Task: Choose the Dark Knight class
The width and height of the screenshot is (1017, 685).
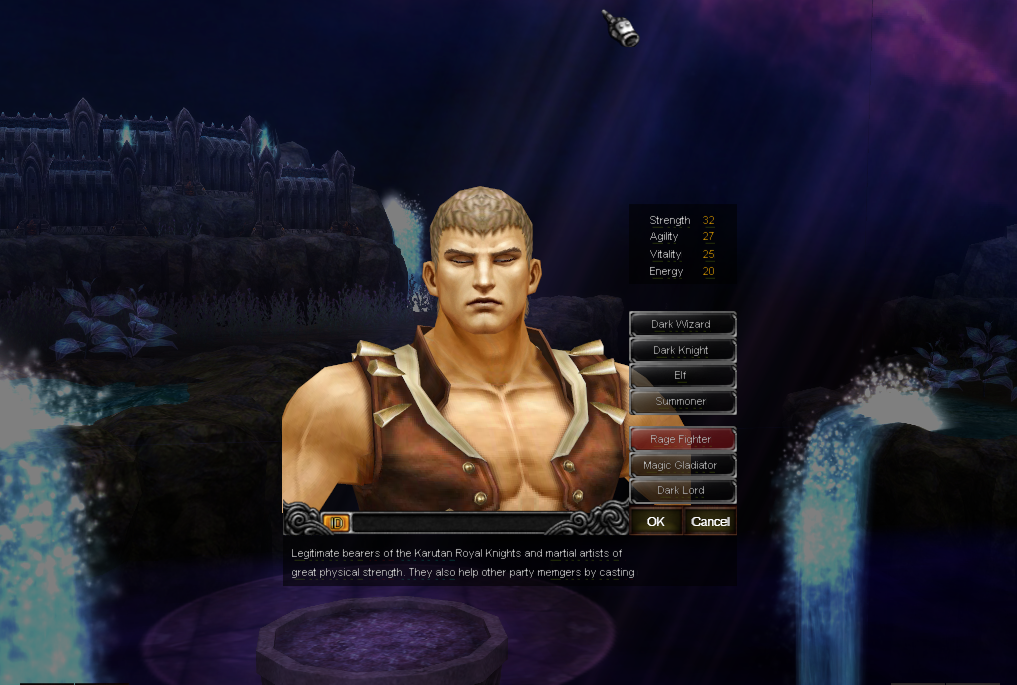Action: click(682, 350)
